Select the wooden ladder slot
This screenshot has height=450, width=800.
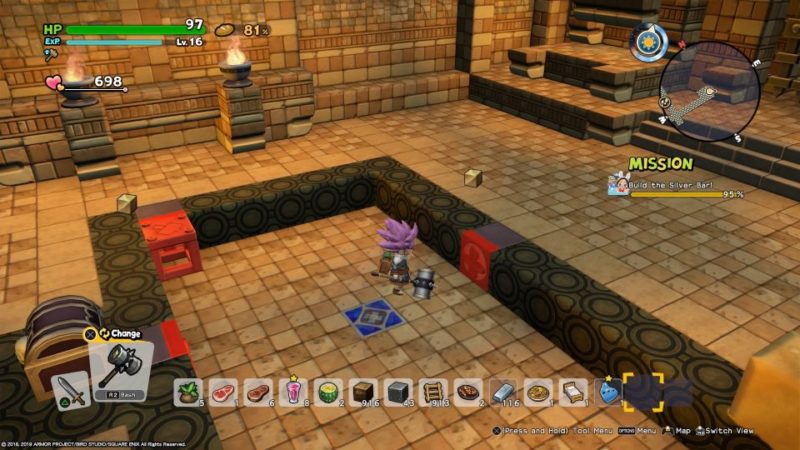pyautogui.click(x=433, y=391)
